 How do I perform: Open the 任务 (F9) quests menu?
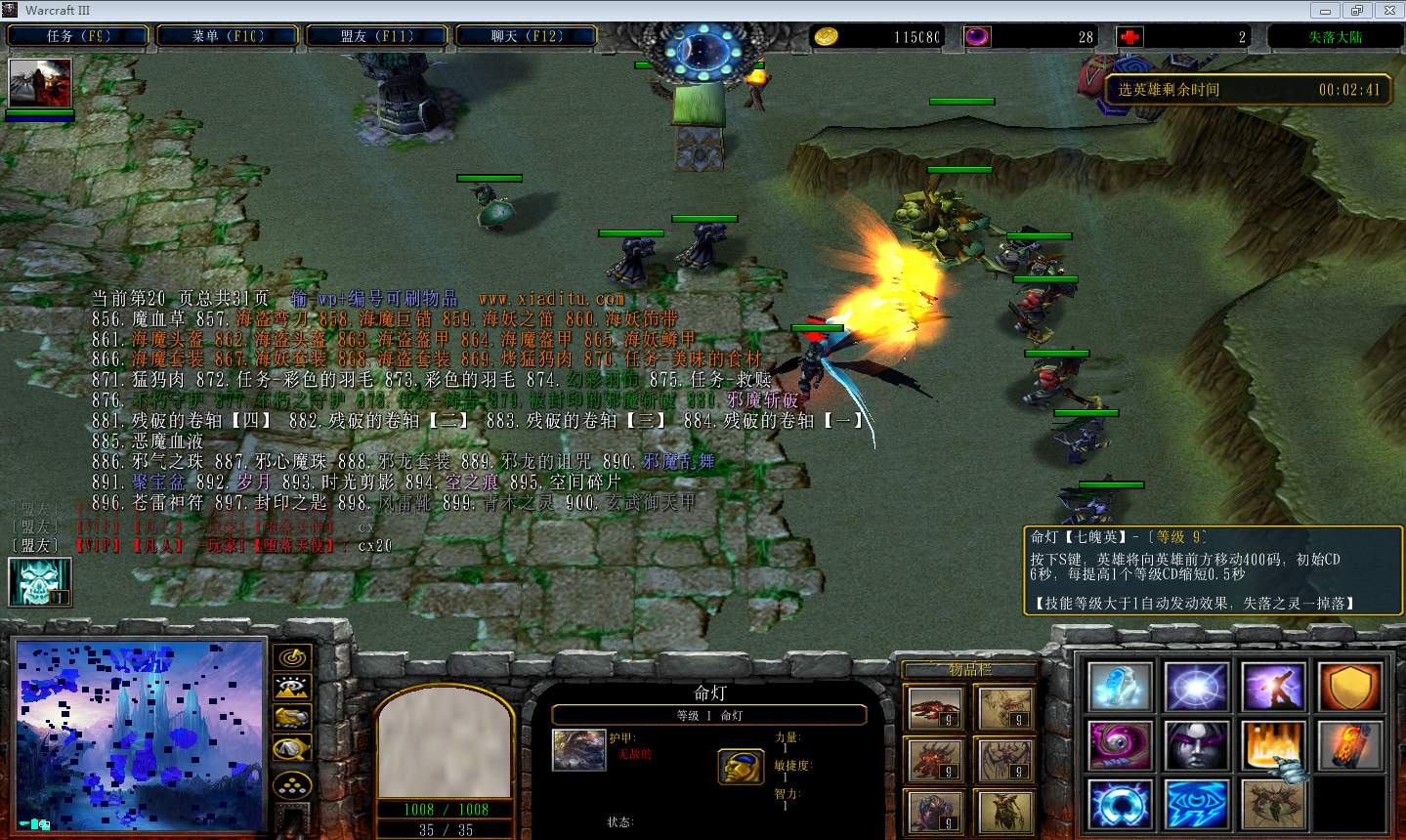78,36
